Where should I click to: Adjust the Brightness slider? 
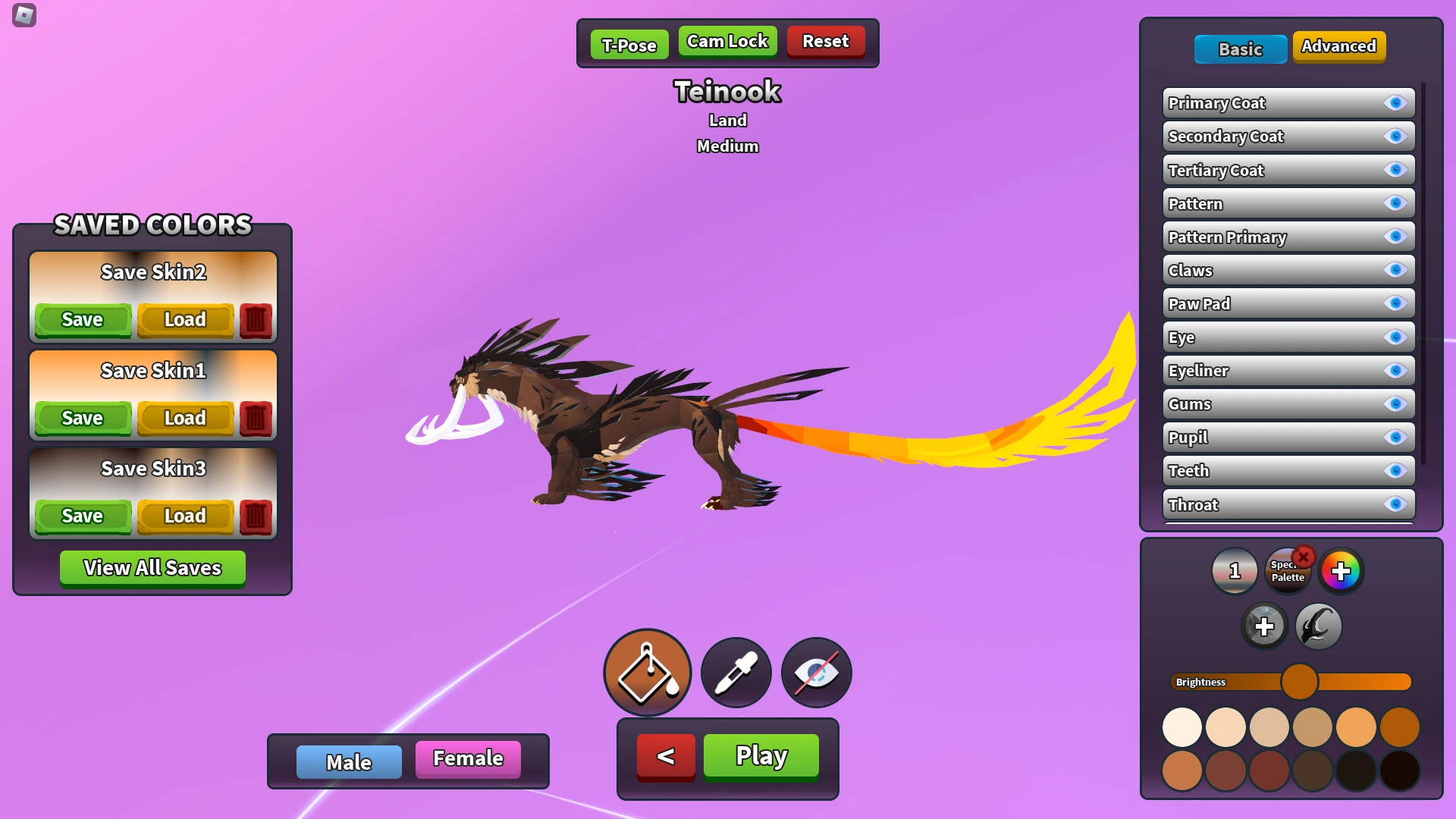pyautogui.click(x=1300, y=682)
